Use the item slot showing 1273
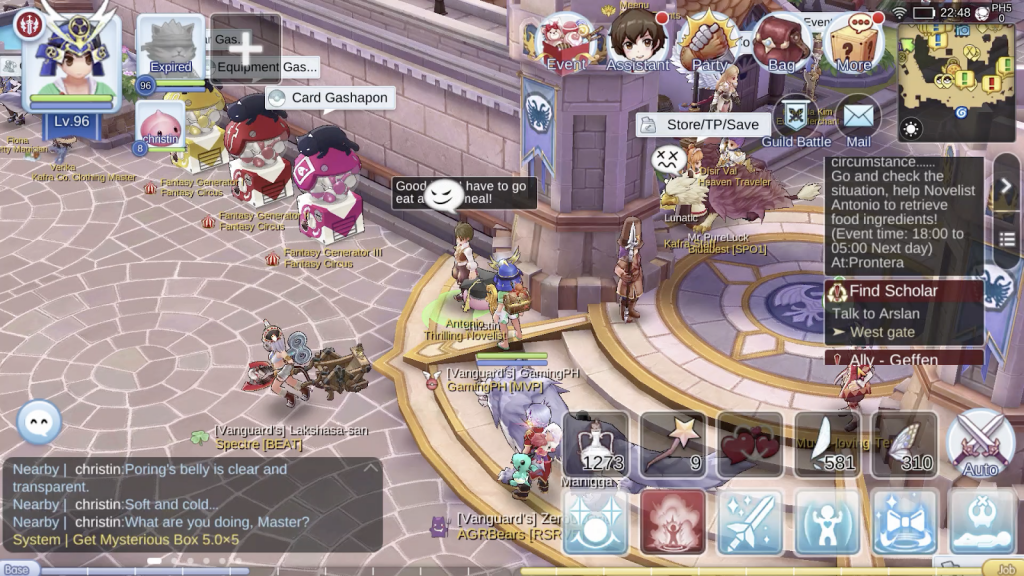This screenshot has height=576, width=1024. (596, 444)
